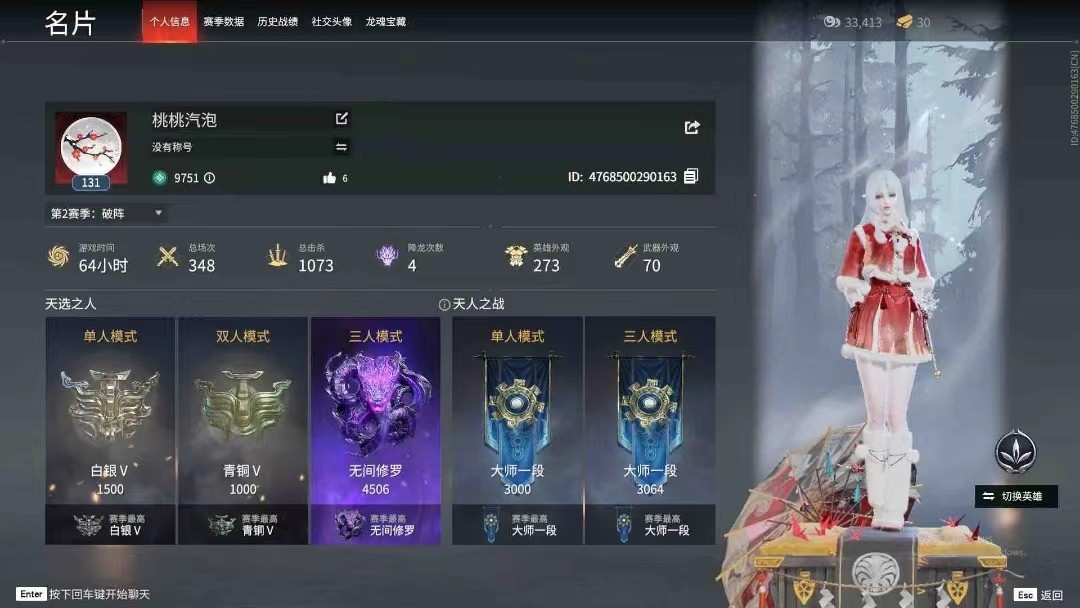Click the info icon beside 9751
Image resolution: width=1080 pixels, height=608 pixels.
pos(209,178)
